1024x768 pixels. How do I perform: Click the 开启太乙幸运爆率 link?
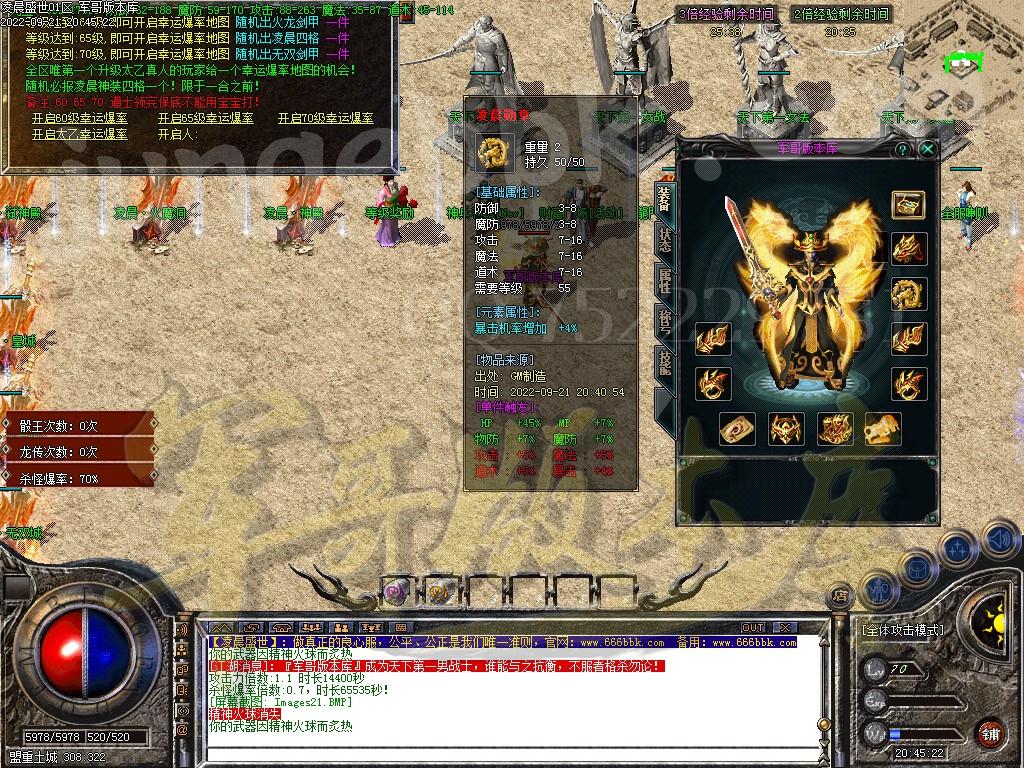(x=80, y=134)
